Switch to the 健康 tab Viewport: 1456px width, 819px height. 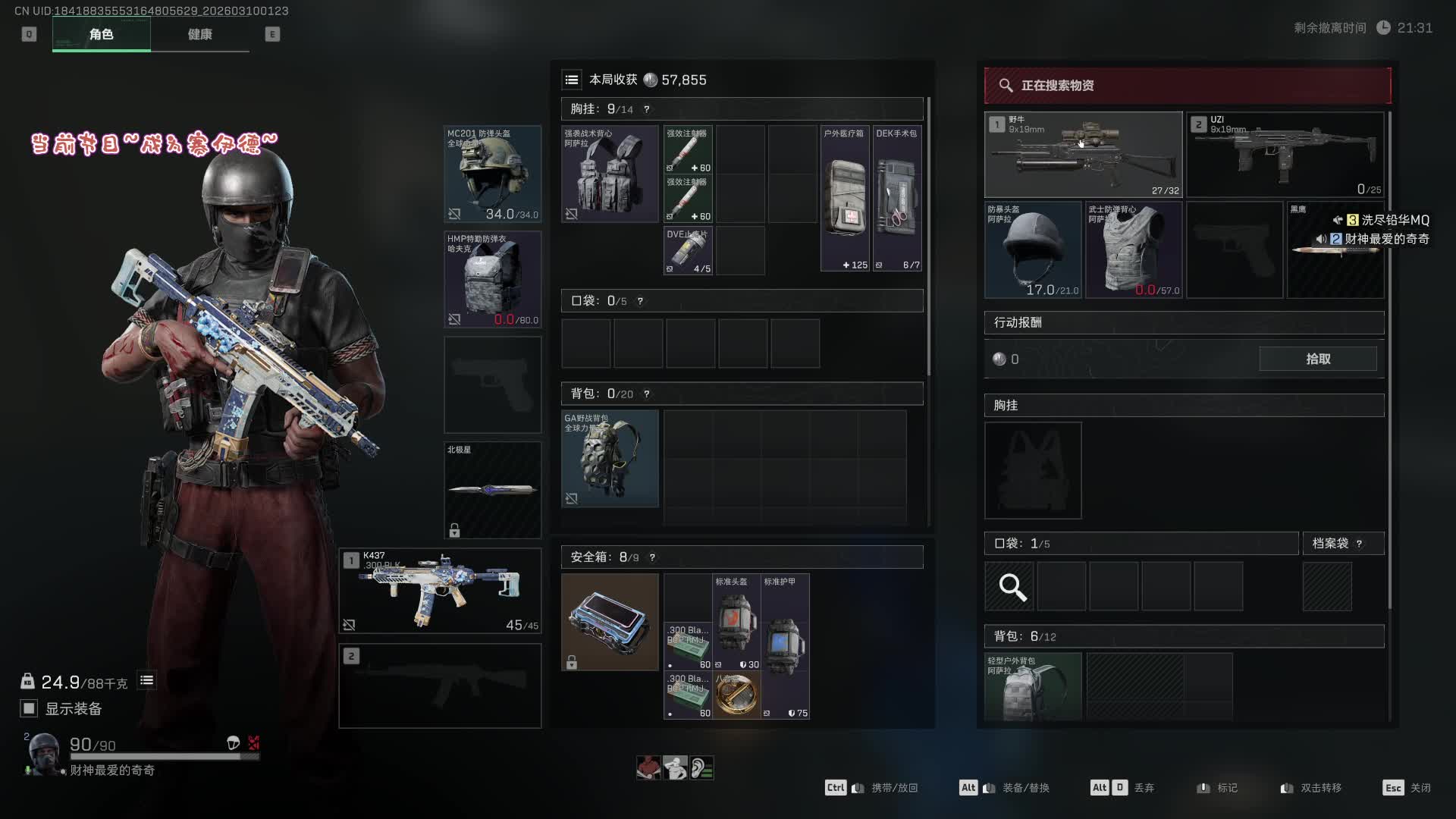point(199,34)
